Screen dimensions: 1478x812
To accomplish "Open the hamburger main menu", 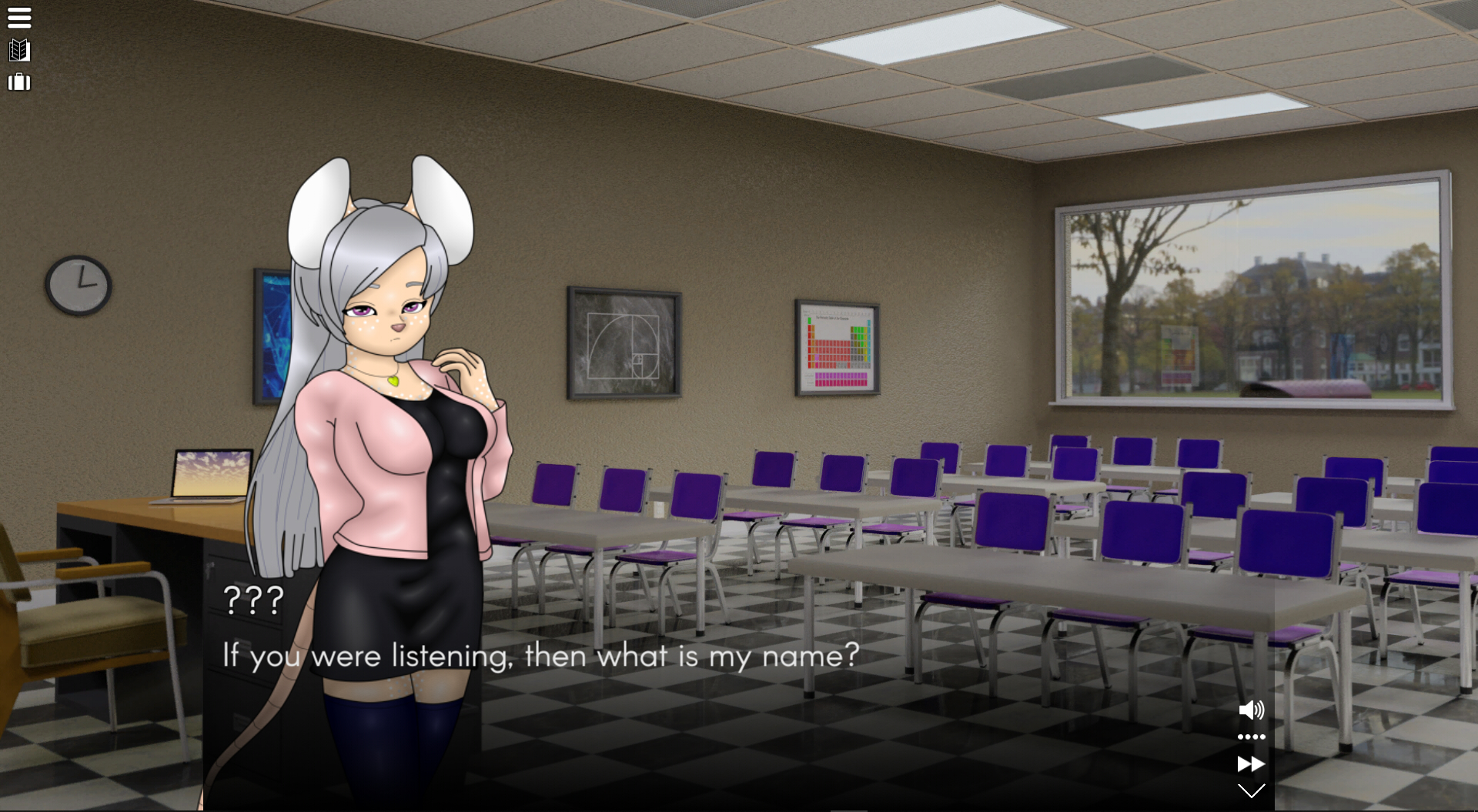I will [x=19, y=18].
